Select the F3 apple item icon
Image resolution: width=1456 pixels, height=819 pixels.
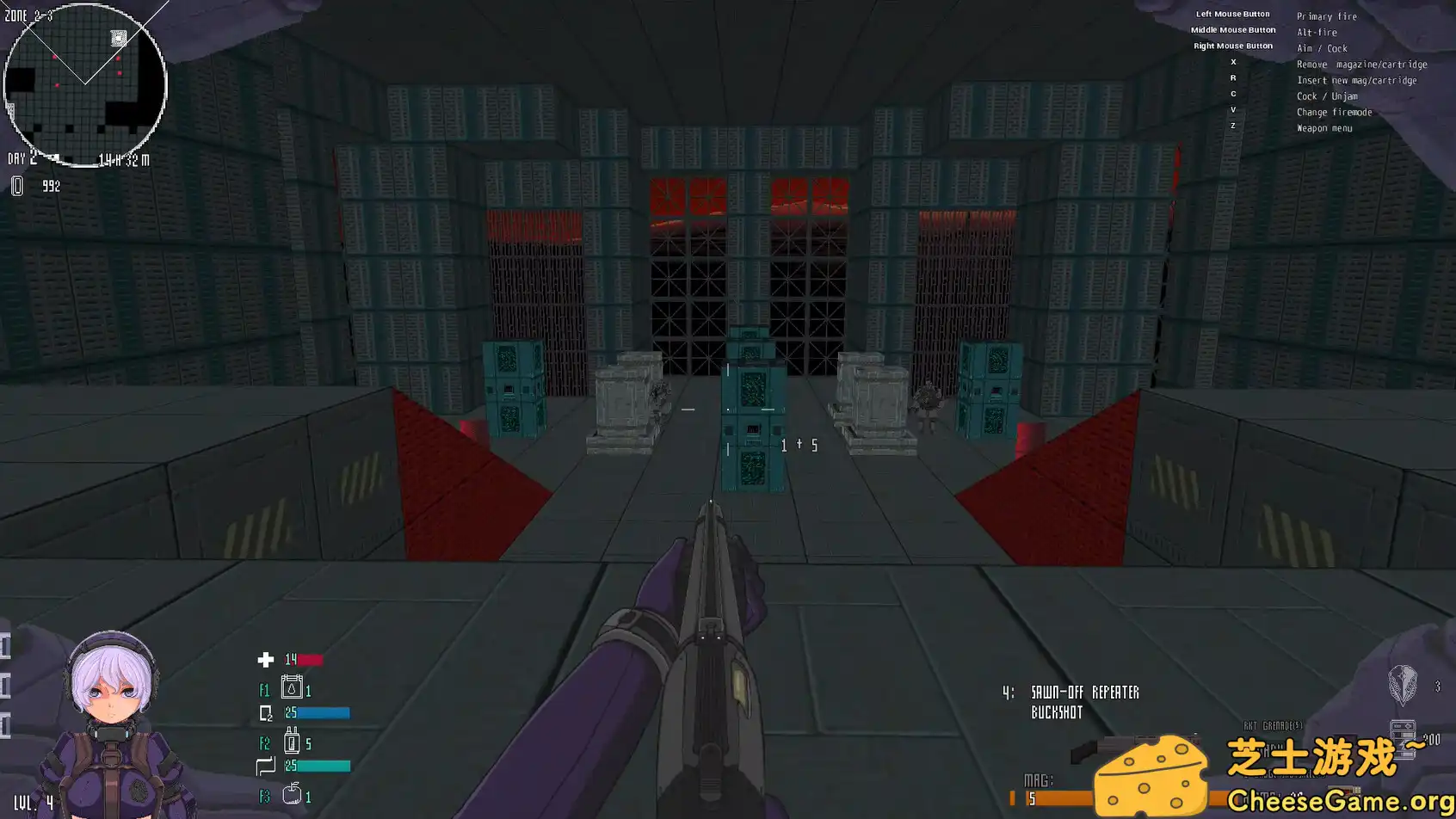click(x=292, y=796)
